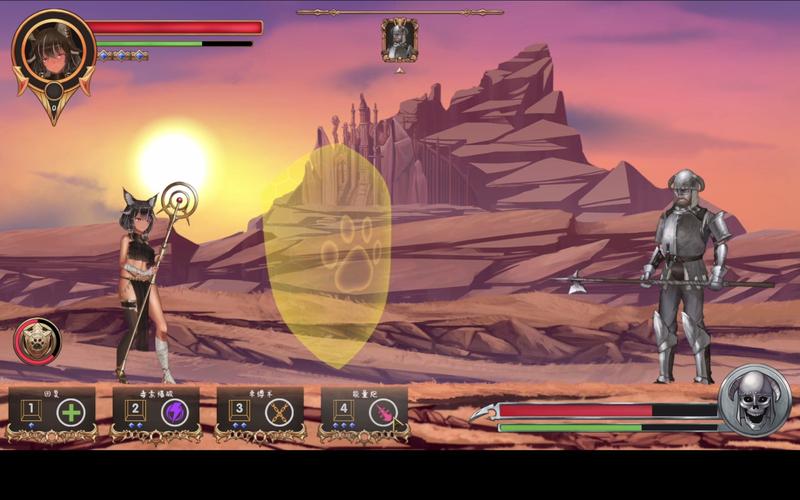The image size is (800, 500).
Task: Use the purple lightning skill
Action: (174, 411)
